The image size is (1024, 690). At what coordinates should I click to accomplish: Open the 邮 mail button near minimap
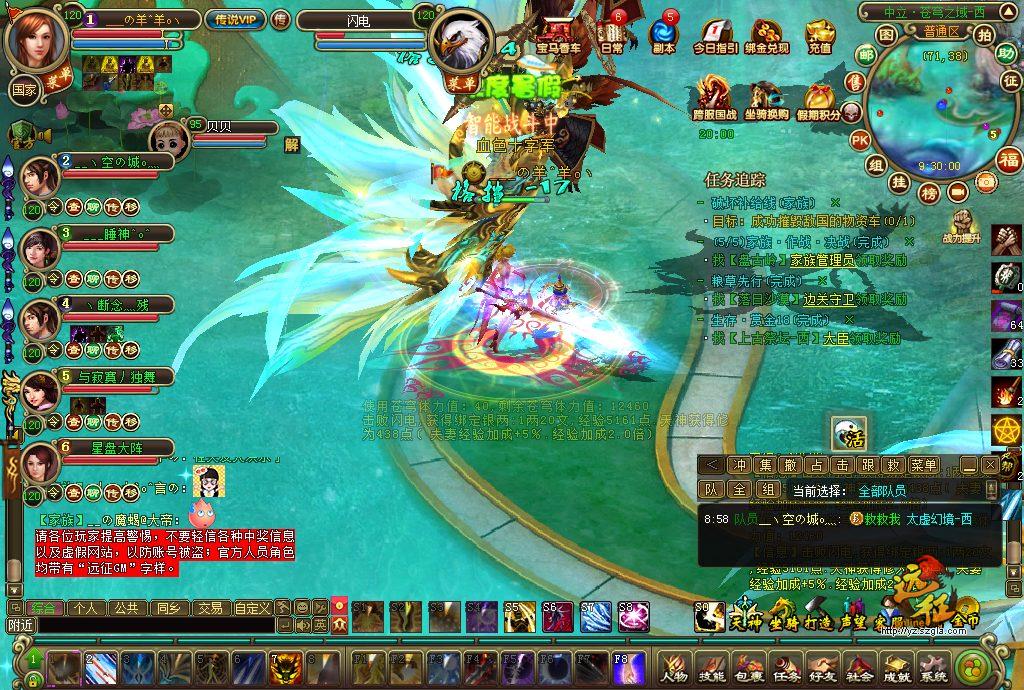858,55
